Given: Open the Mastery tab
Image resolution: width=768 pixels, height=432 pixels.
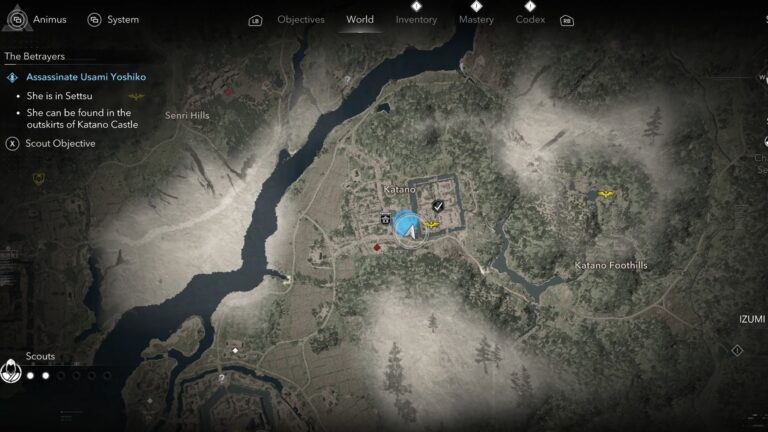Looking at the screenshot, I should tap(476, 19).
